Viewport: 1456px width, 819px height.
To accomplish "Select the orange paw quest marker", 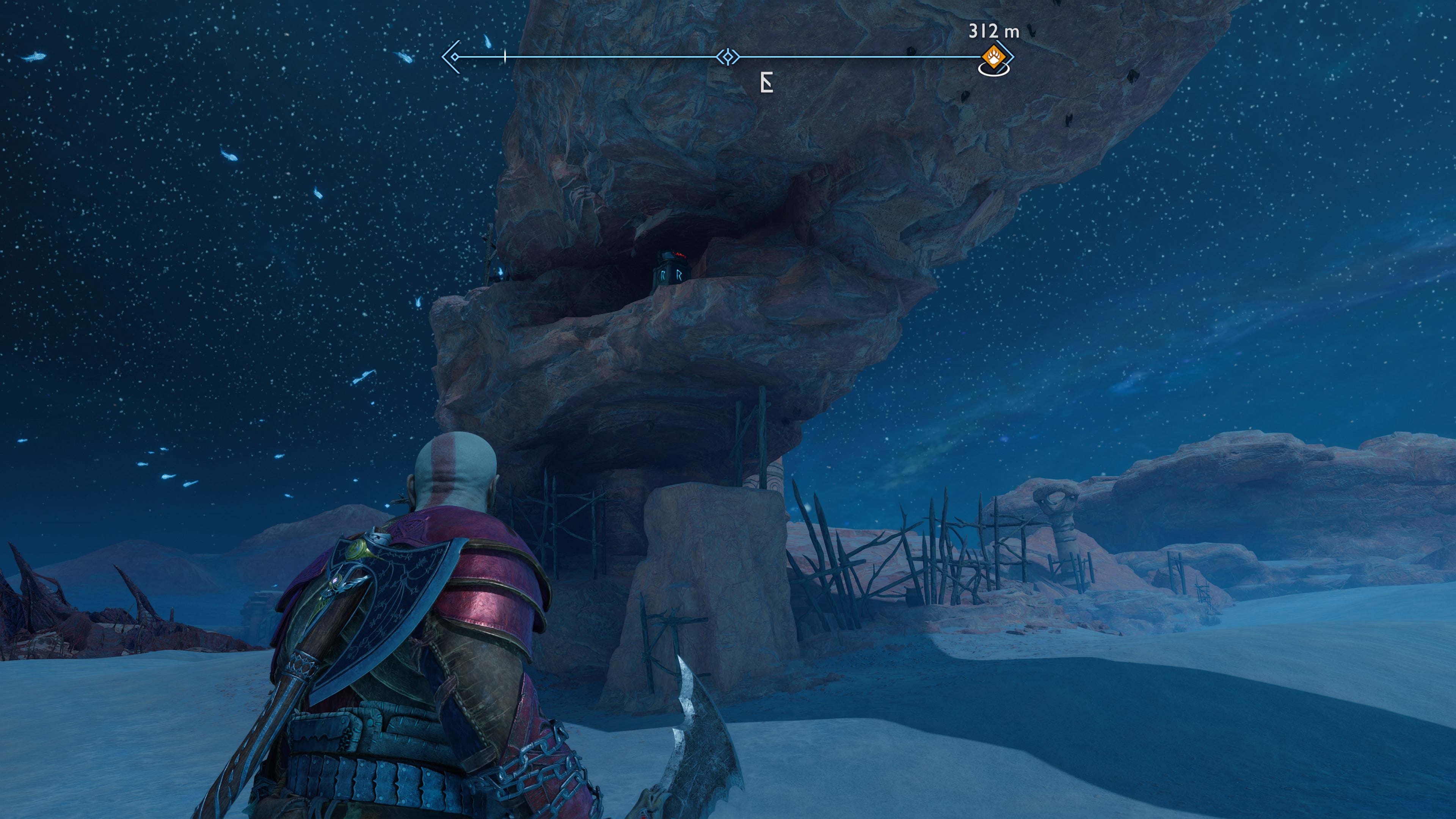I will point(993,57).
